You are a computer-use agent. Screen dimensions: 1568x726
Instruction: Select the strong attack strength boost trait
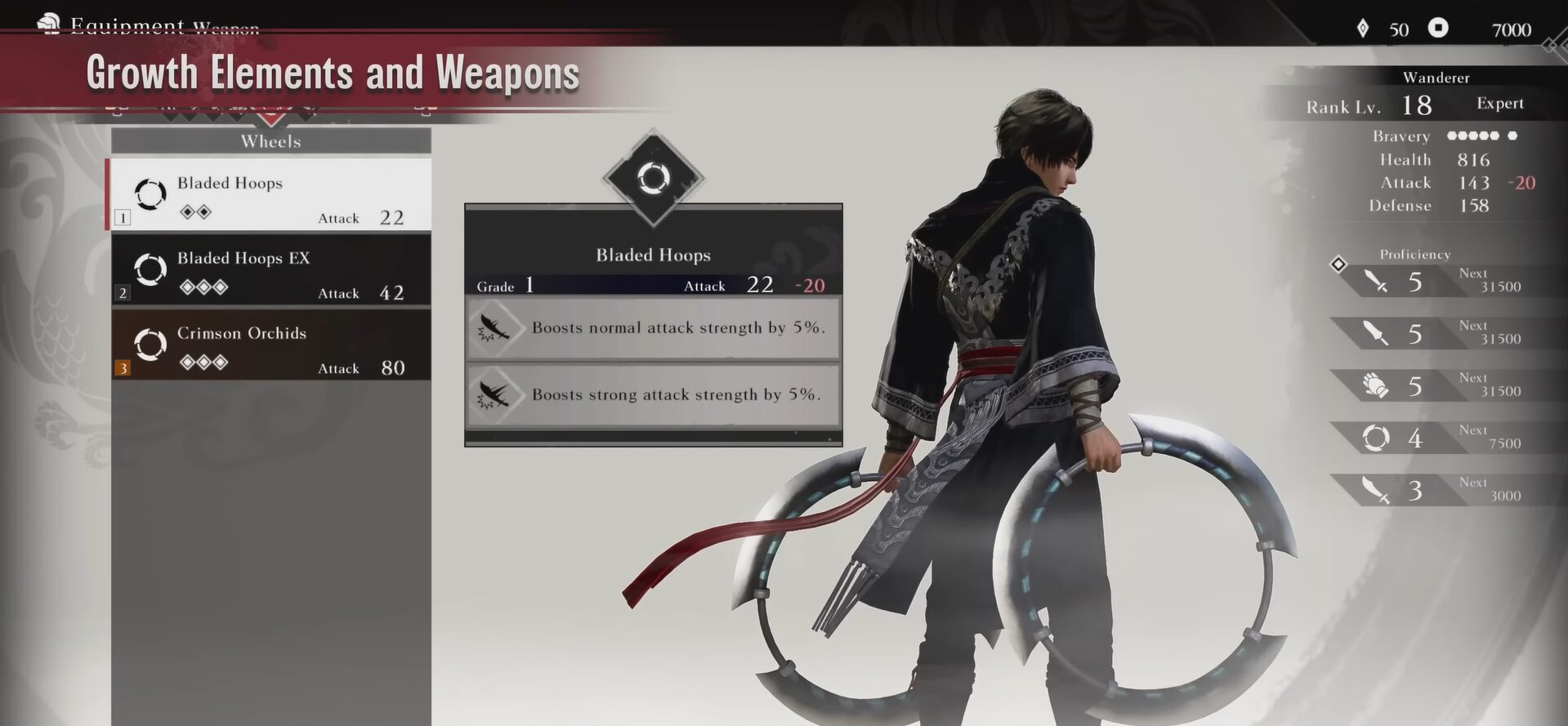click(653, 394)
